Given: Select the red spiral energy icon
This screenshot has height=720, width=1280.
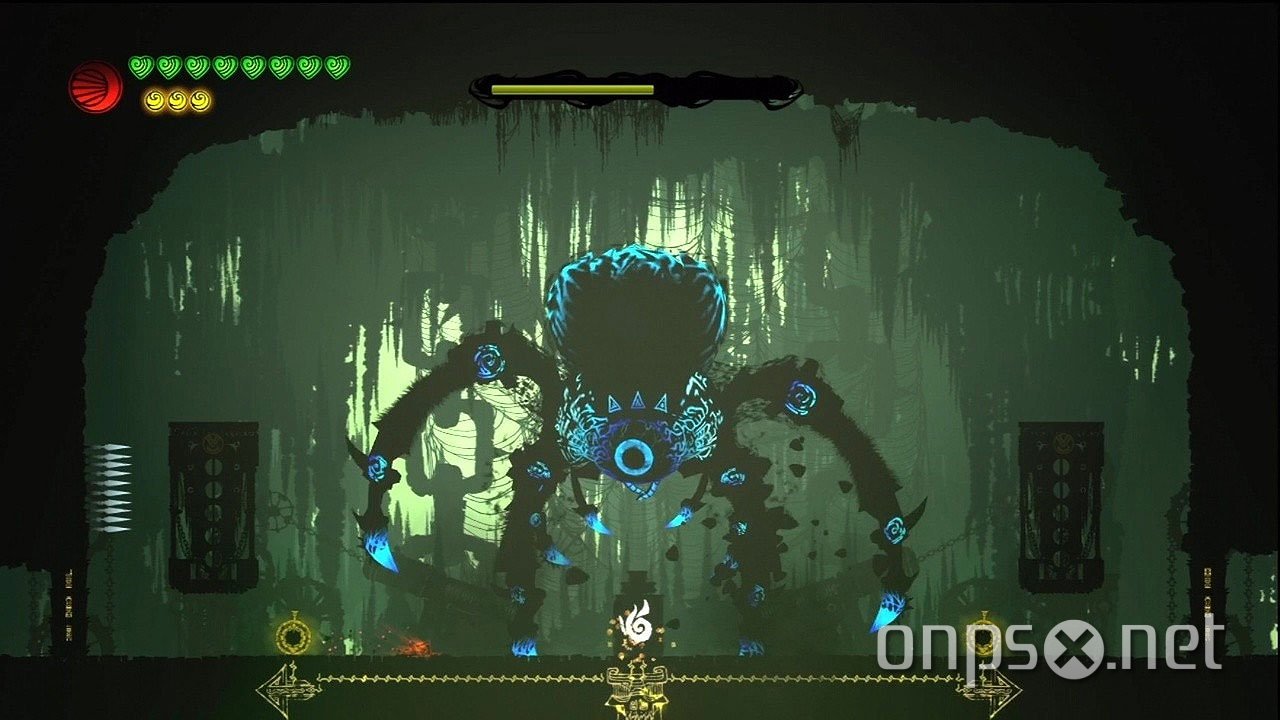Looking at the screenshot, I should (94, 85).
